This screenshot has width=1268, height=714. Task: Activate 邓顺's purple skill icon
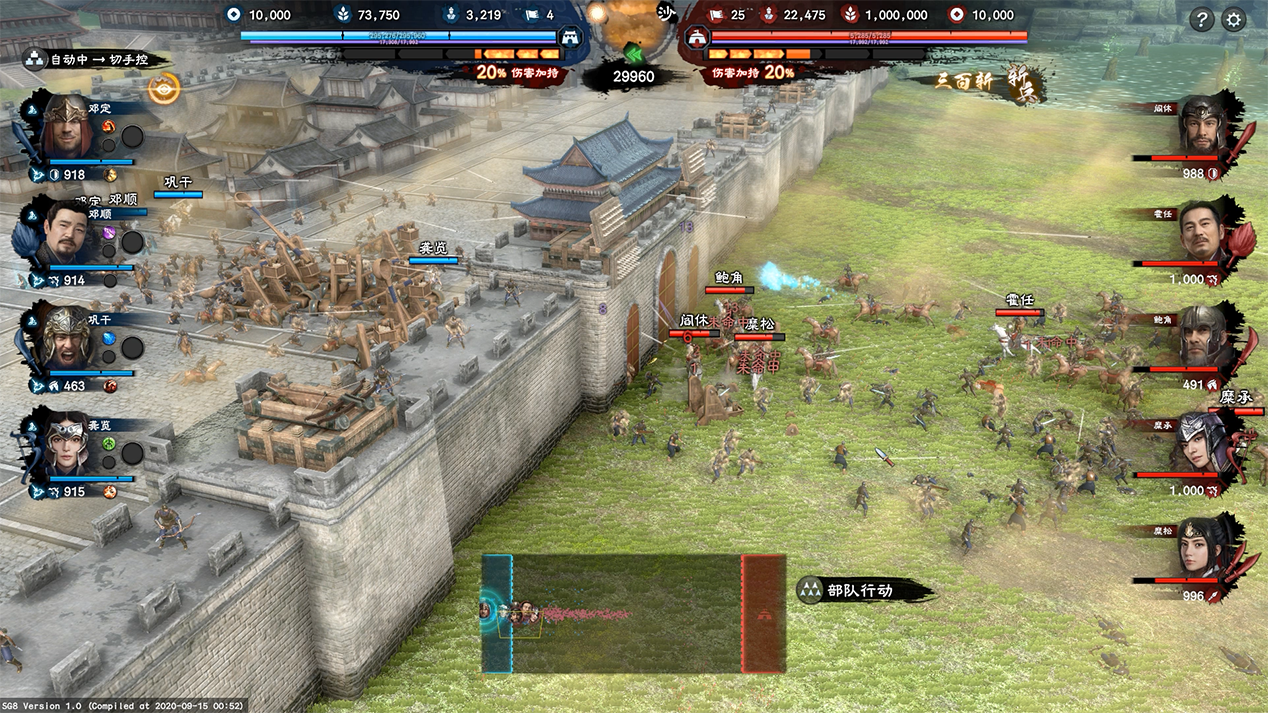[x=109, y=233]
